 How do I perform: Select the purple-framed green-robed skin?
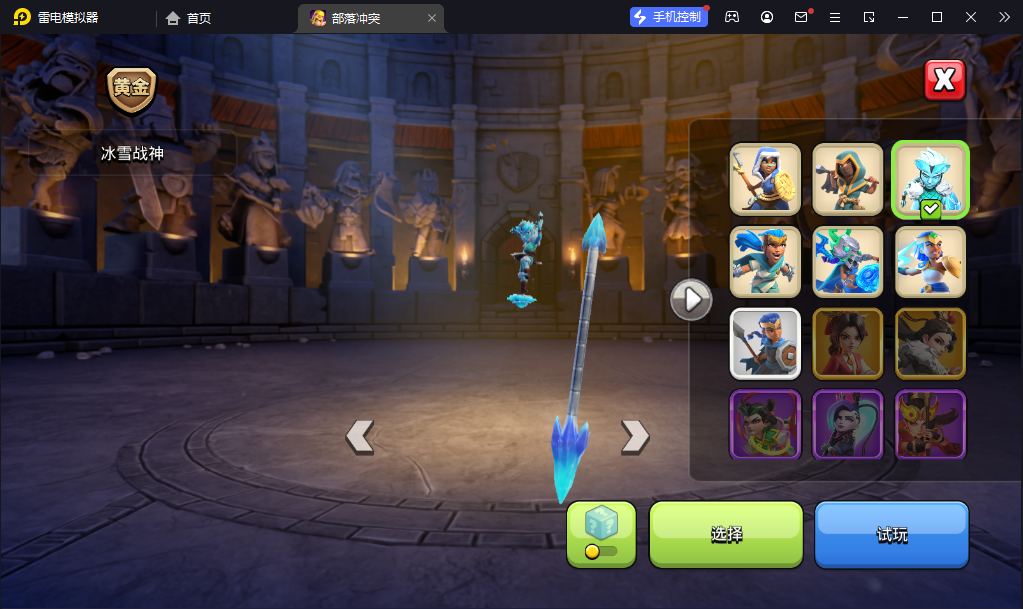click(x=765, y=425)
